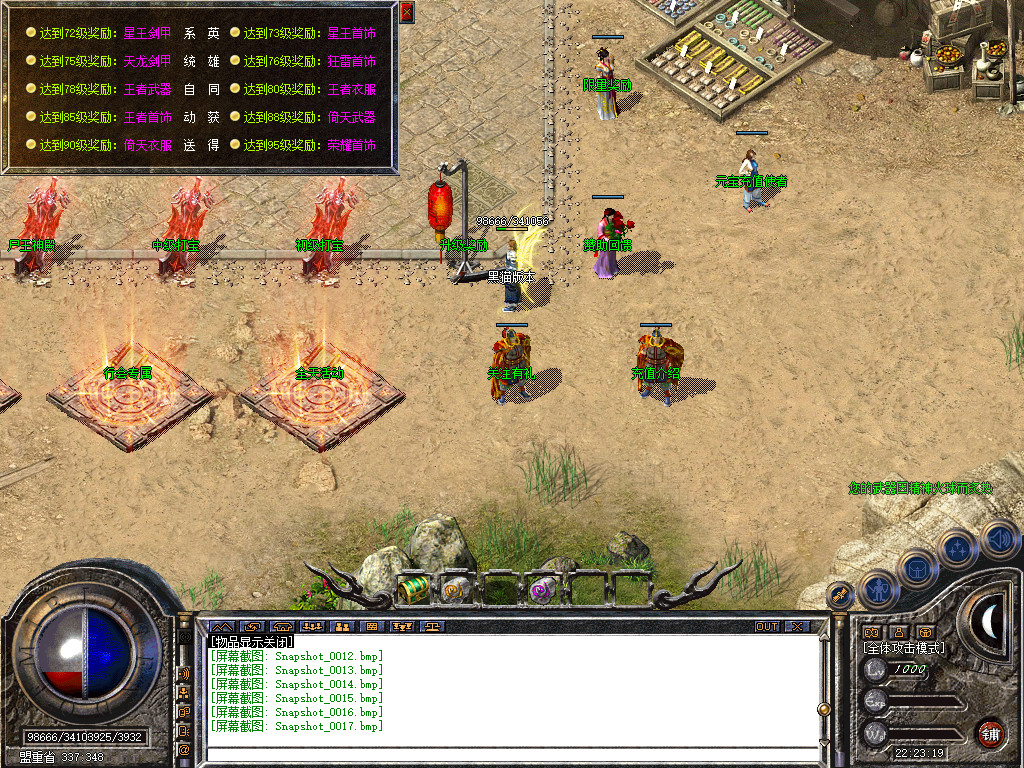Click the OUT button above the chat
The height and width of the screenshot is (768, 1024).
(766, 627)
